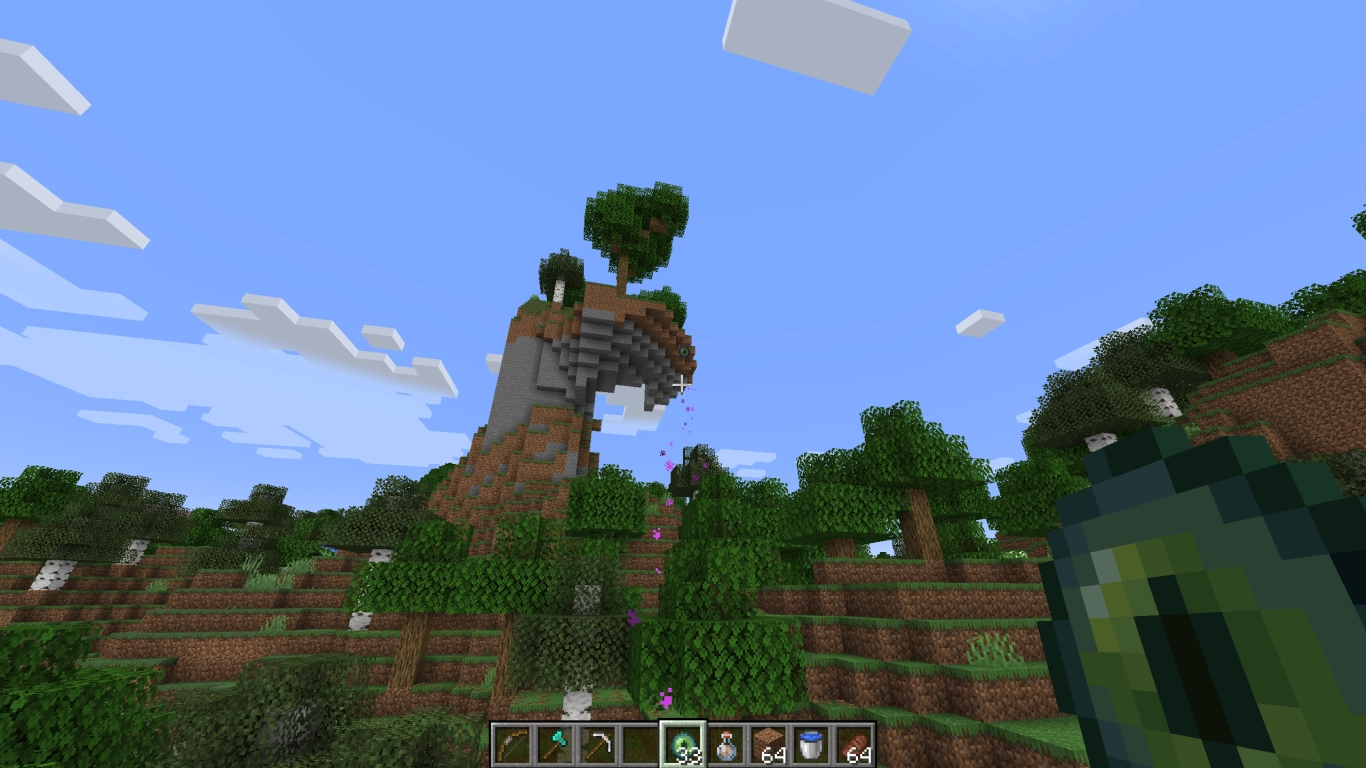Select the diamond axe hotbar slot
Viewport: 1366px width, 768px height.
tap(553, 742)
